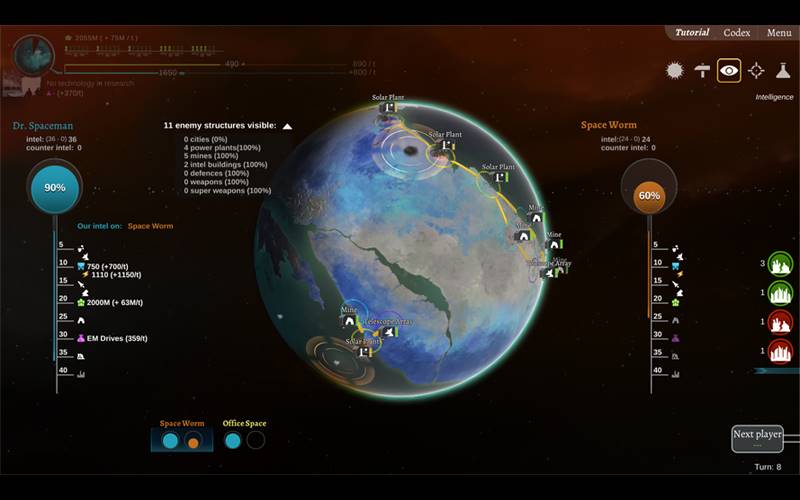Collapse the enemy structures visible list
Screen dimensions: 800x500
point(287,126)
